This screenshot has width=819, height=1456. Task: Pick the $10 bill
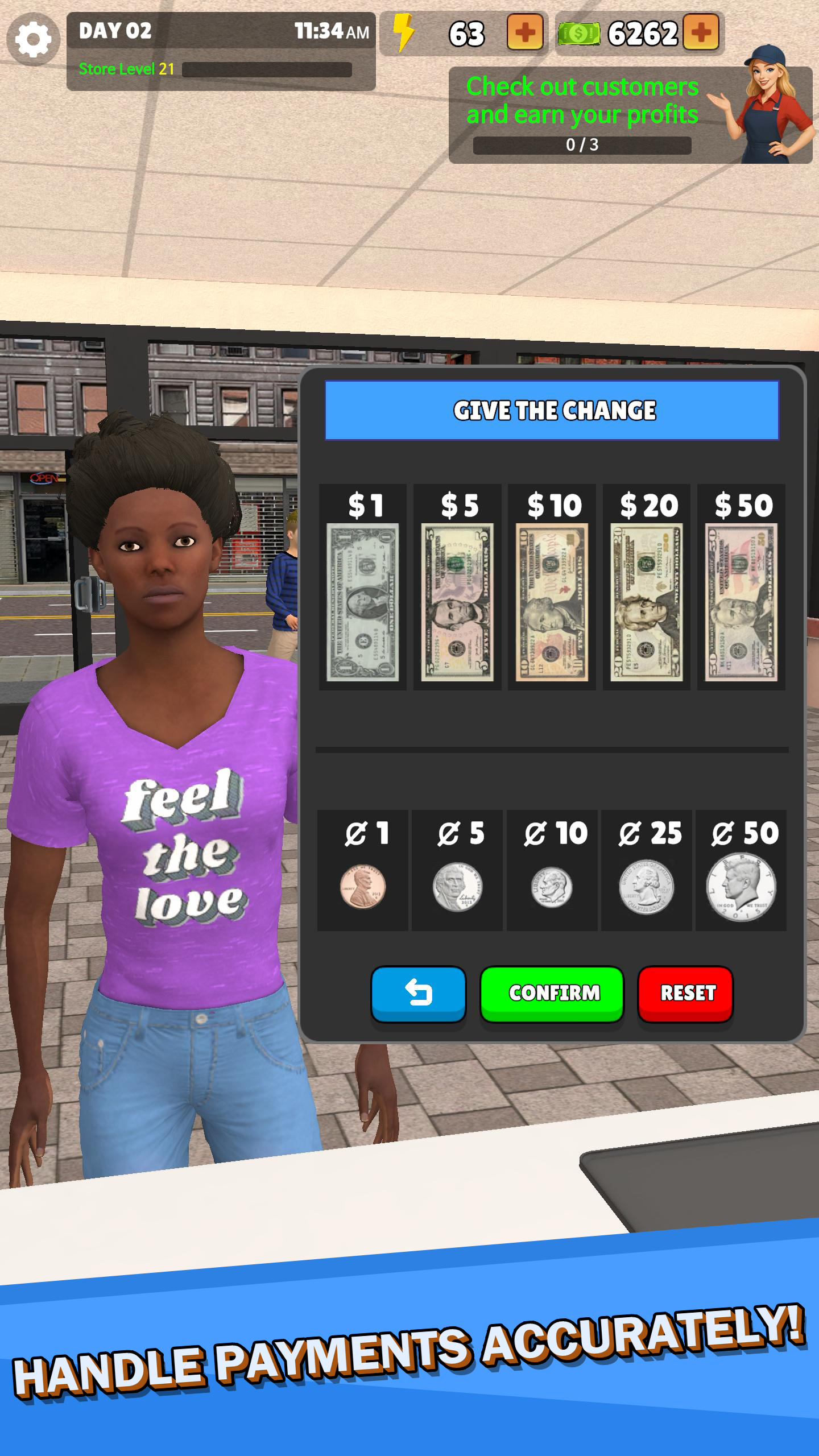(552, 588)
